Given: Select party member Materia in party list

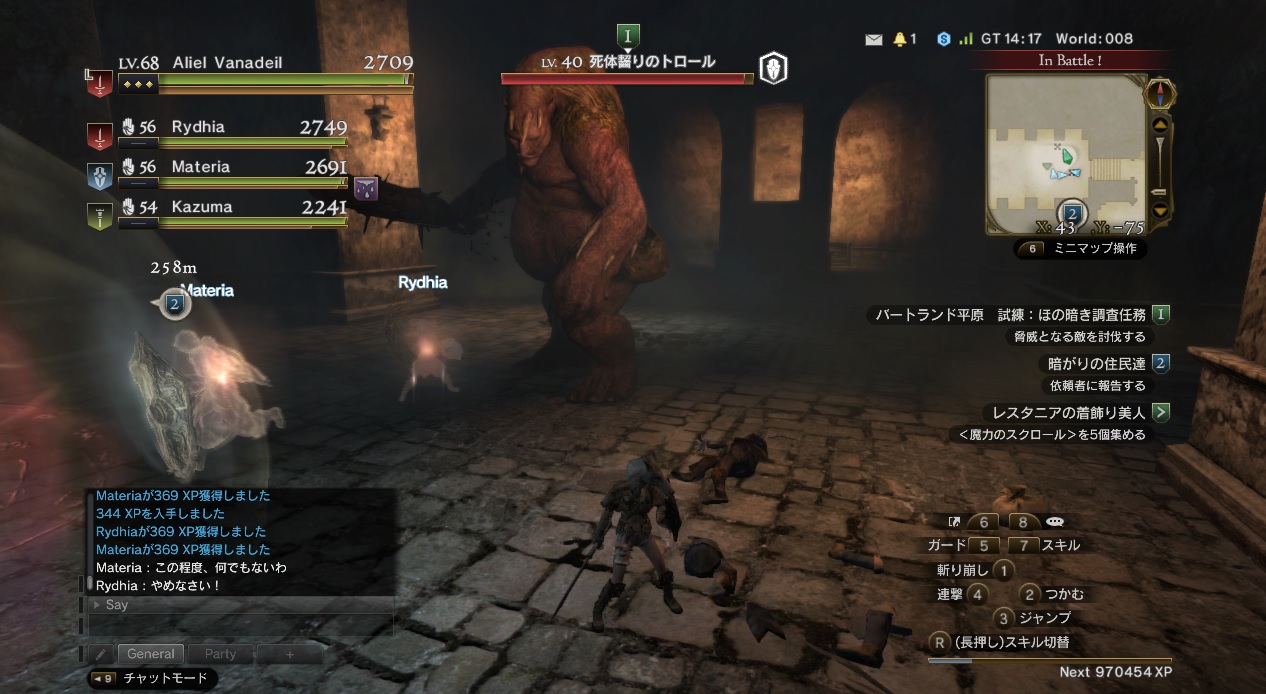Looking at the screenshot, I should (200, 167).
